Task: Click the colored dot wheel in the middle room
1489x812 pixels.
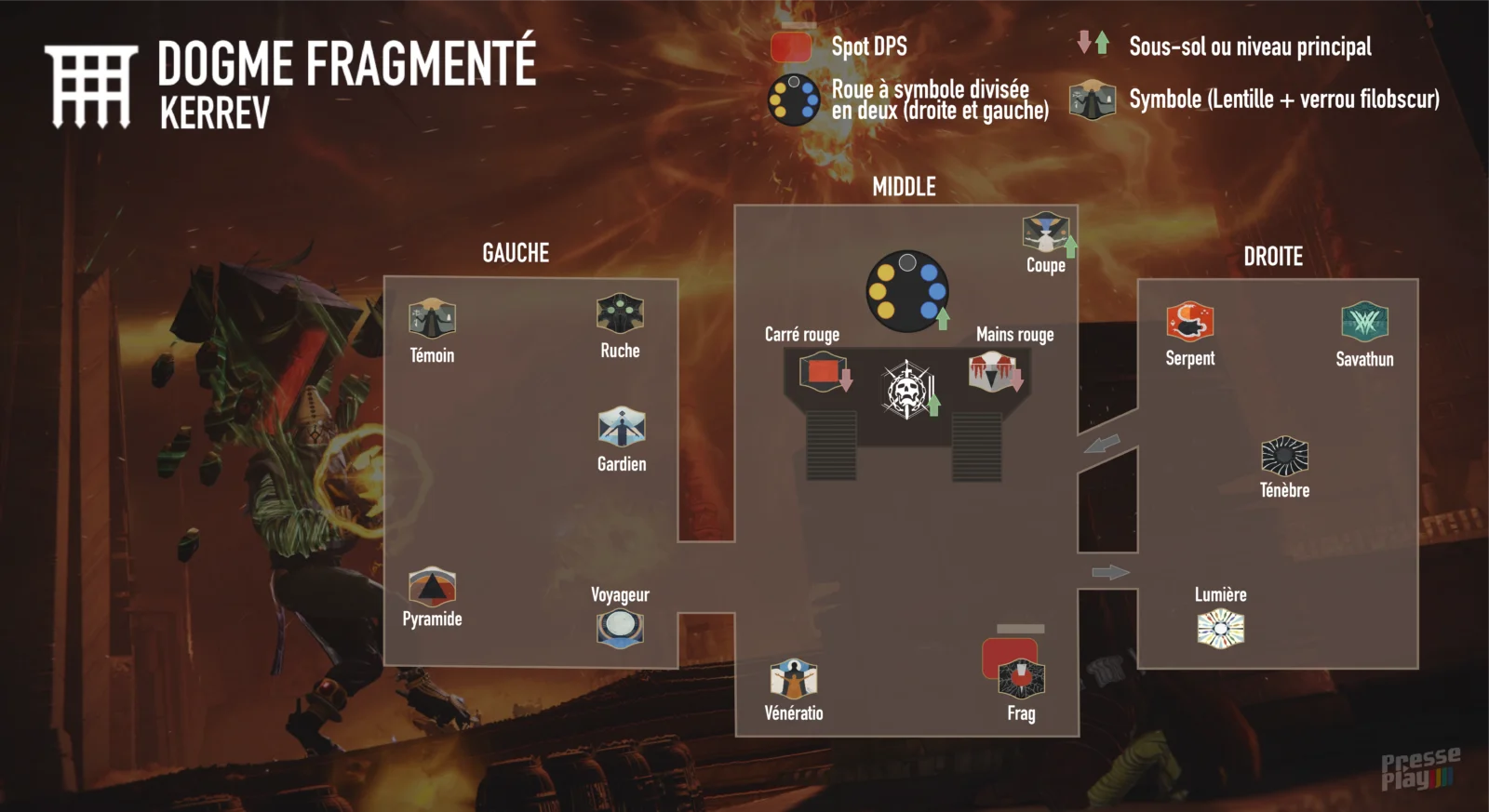Action: 906,290
